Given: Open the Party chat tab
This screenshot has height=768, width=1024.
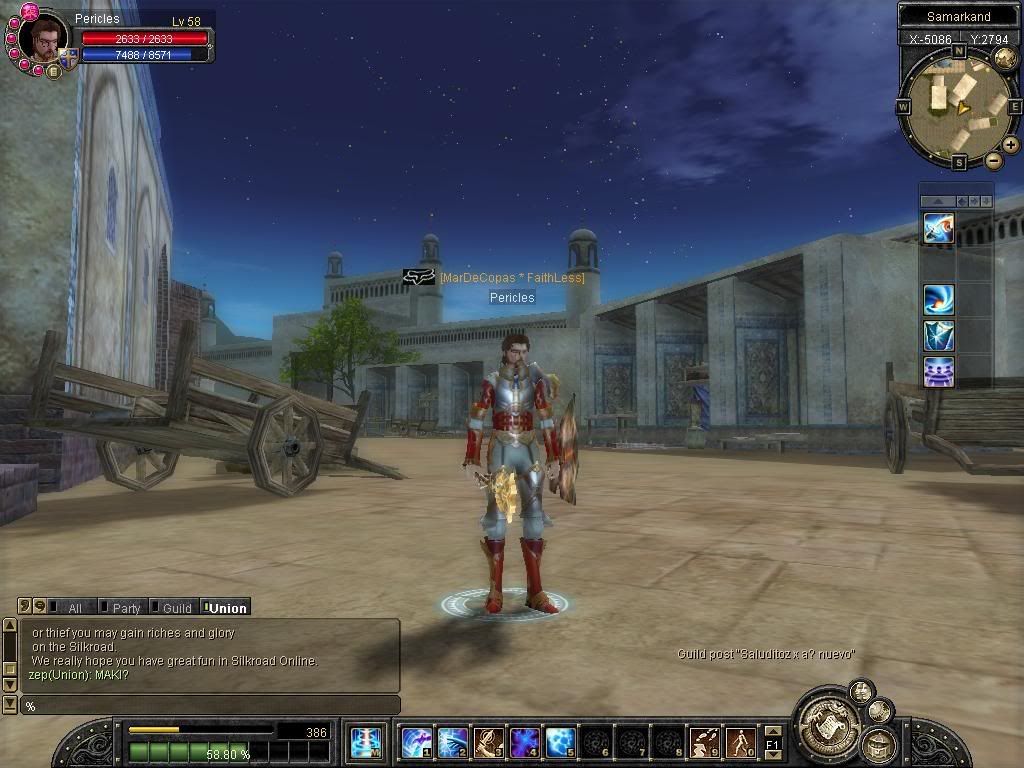Looking at the screenshot, I should (123, 607).
